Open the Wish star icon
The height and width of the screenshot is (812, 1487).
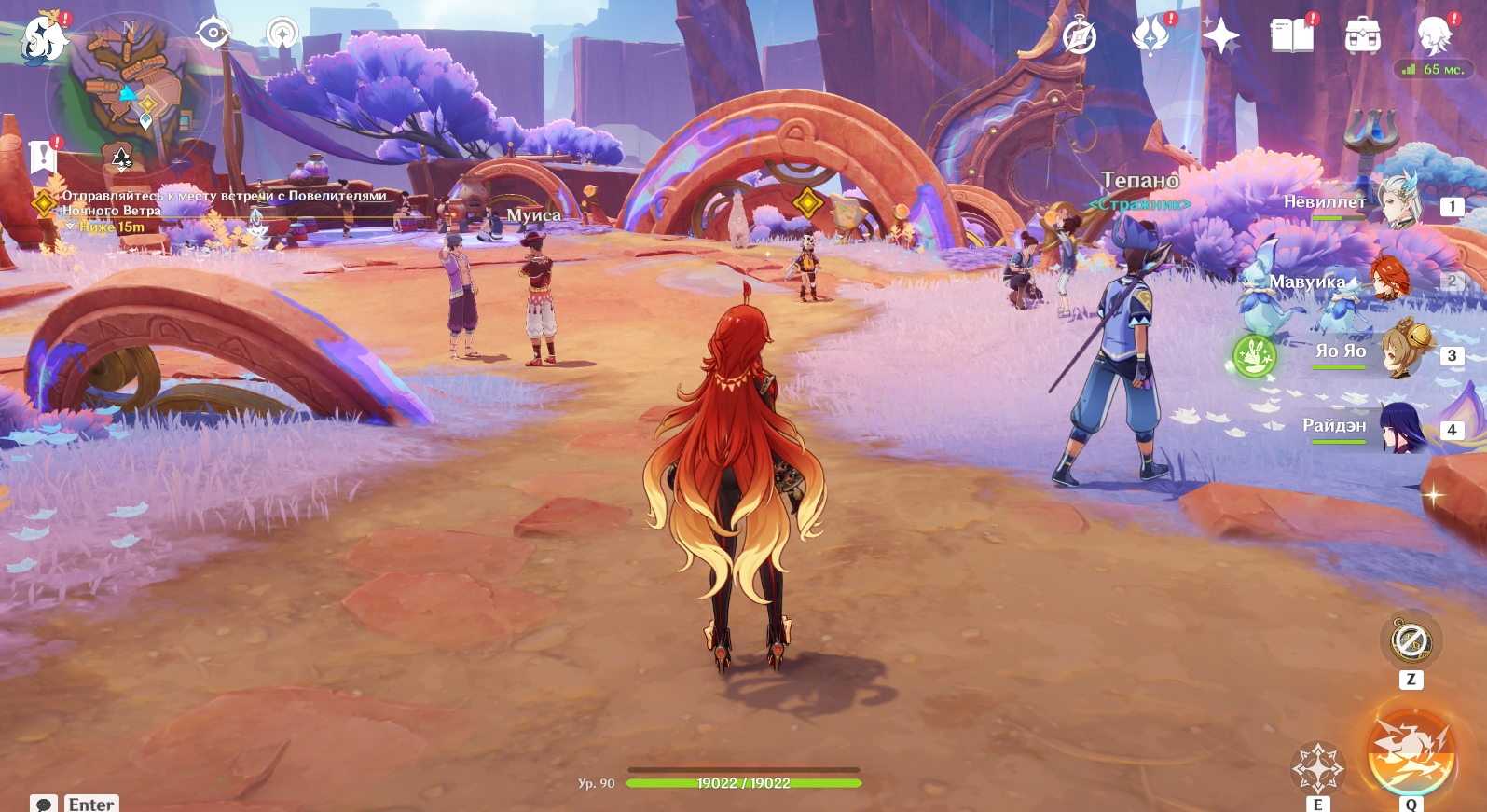tap(1220, 37)
